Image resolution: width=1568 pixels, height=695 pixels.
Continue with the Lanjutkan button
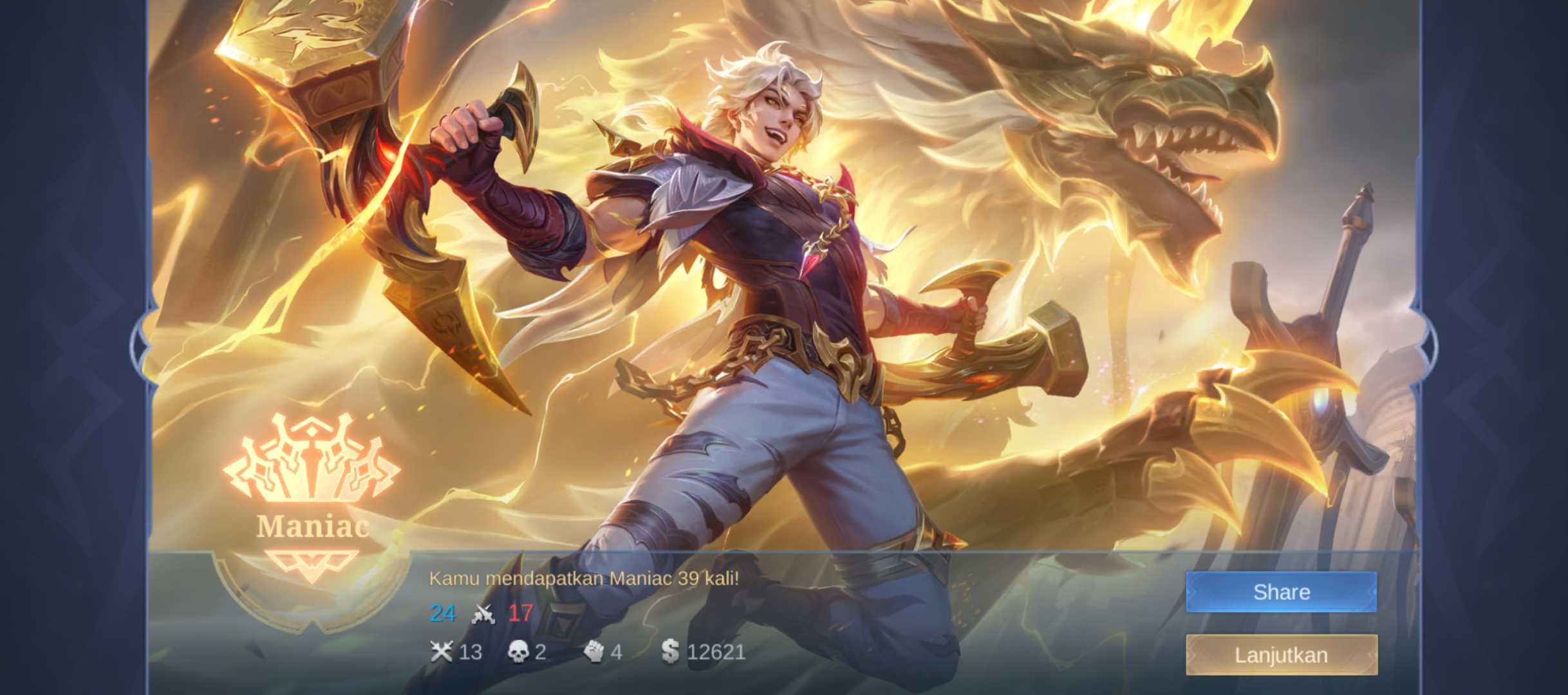1281,654
